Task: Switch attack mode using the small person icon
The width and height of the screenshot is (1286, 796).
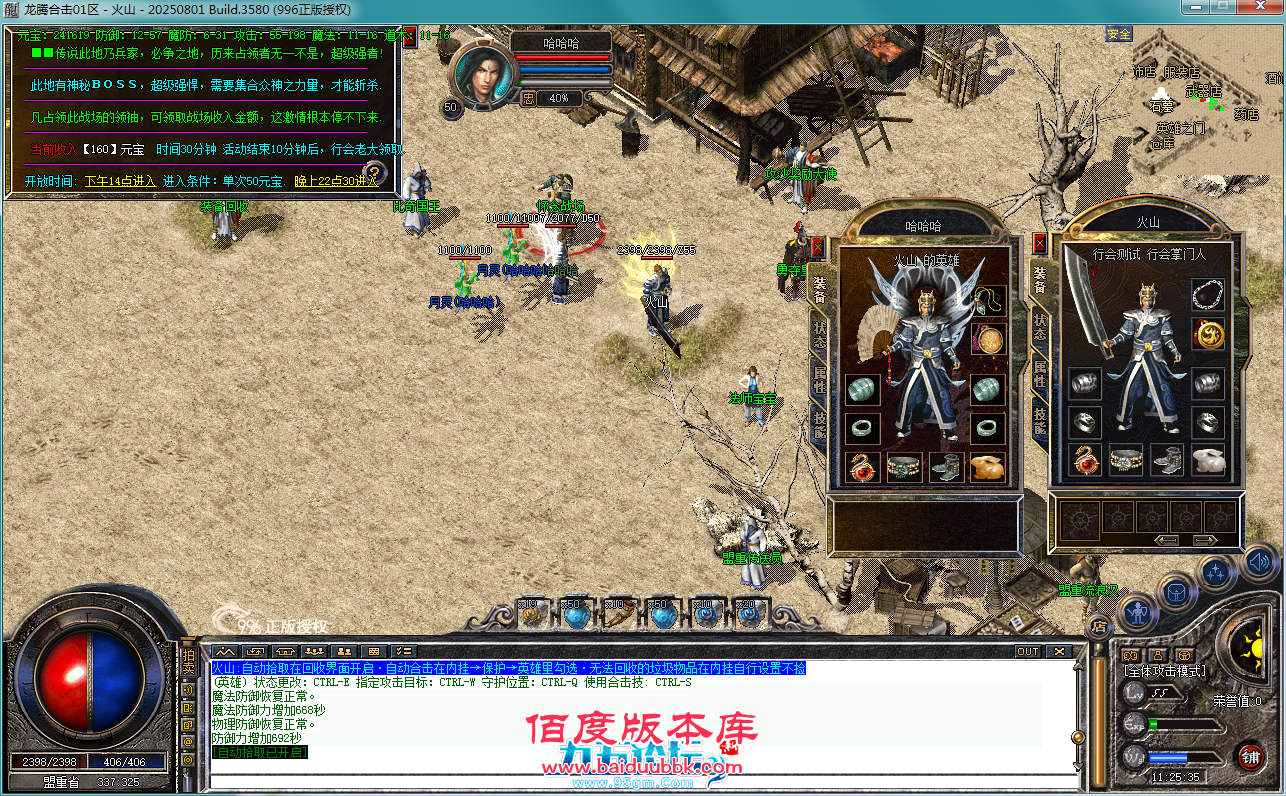Action: 1157,654
